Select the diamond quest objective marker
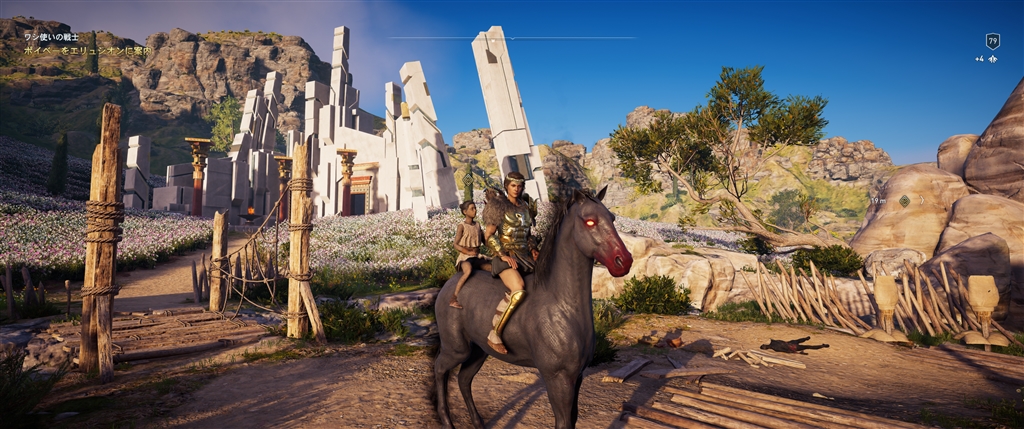1024x429 pixels. tap(904, 201)
